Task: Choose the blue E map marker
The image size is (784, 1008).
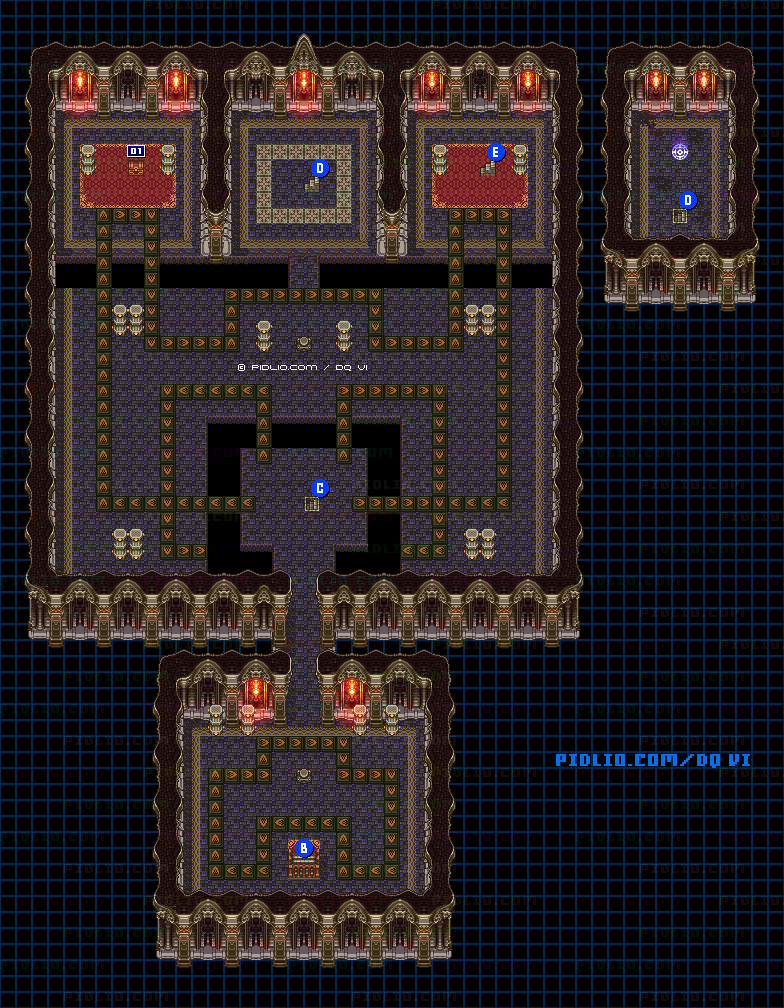Action: [x=495, y=152]
